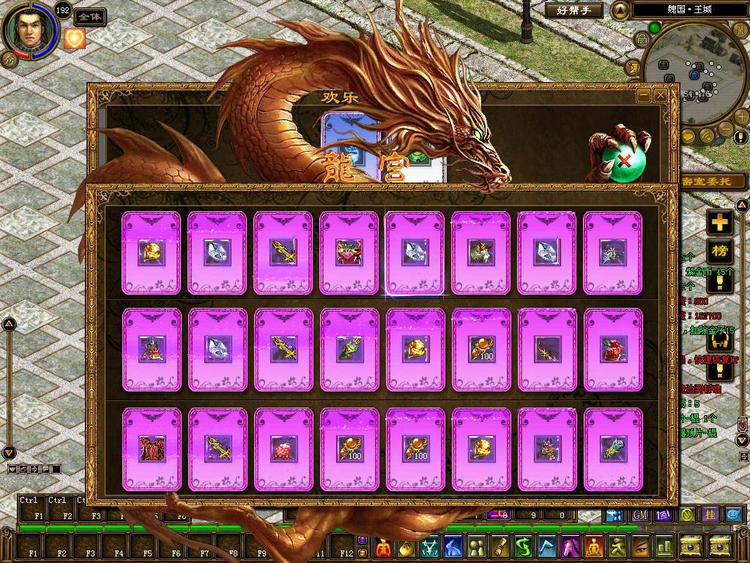Select the meditating figure skill icon

(594, 547)
